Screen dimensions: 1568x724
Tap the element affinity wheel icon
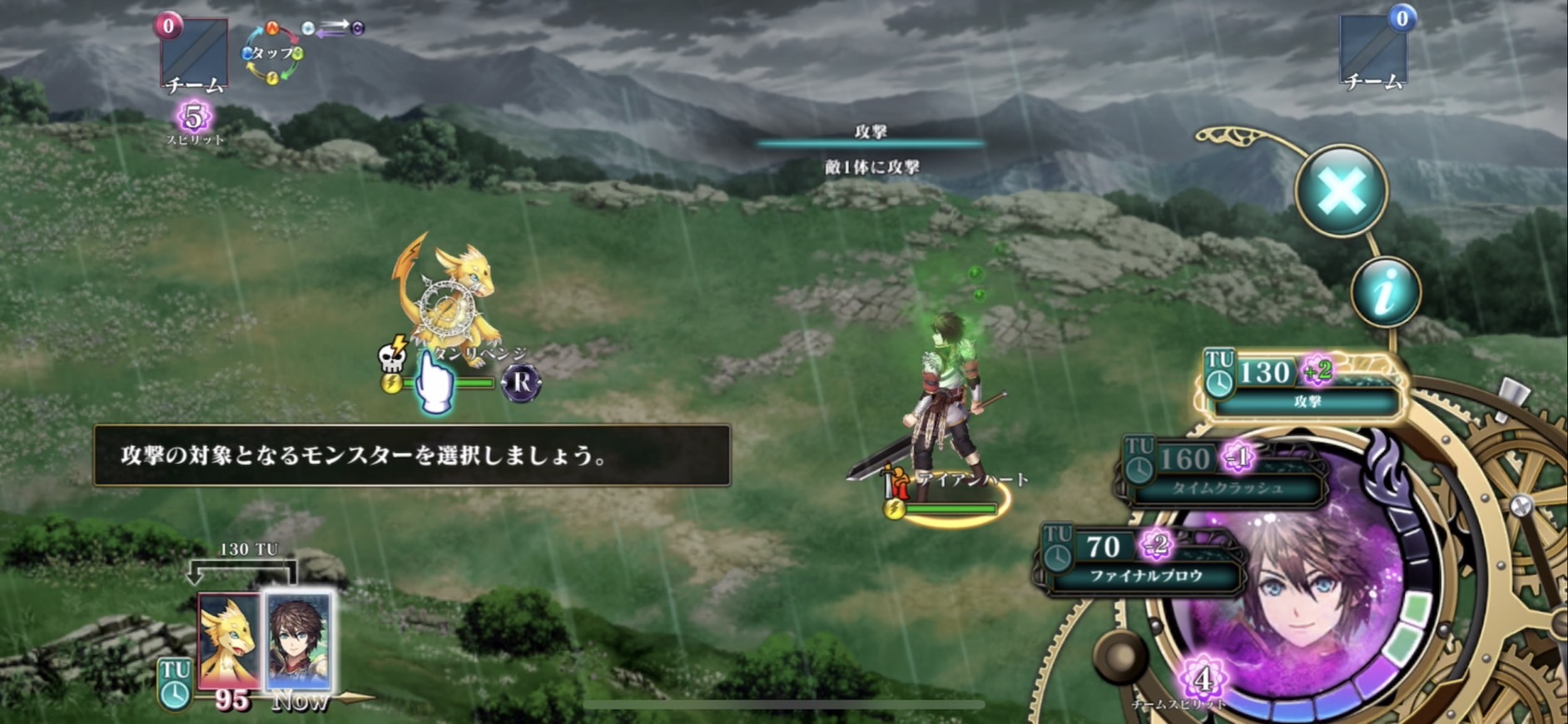click(x=272, y=53)
